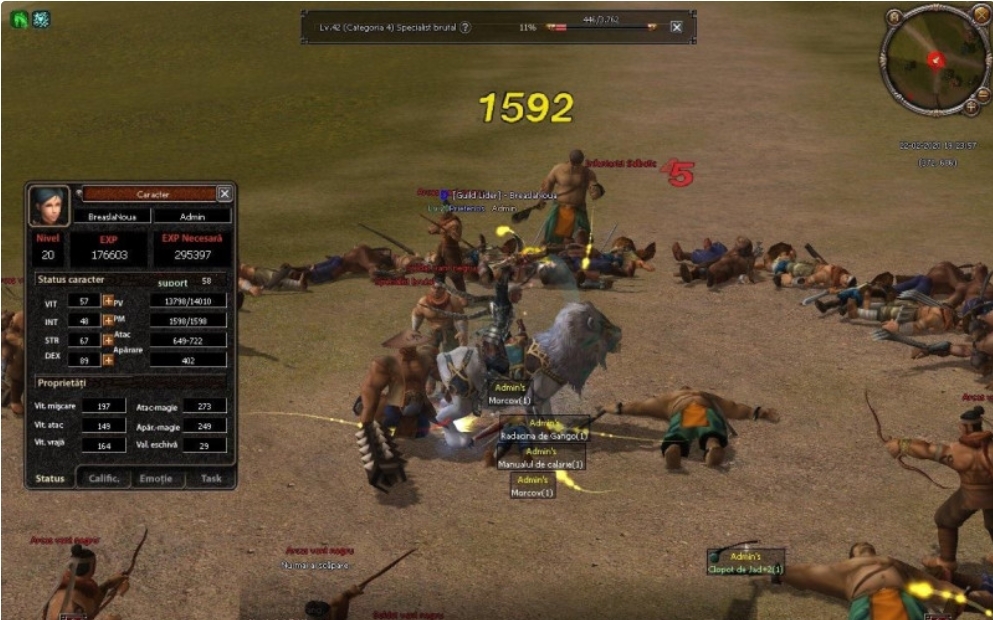This screenshot has width=993, height=620.
Task: Increase the INT stat
Action: tap(108, 320)
